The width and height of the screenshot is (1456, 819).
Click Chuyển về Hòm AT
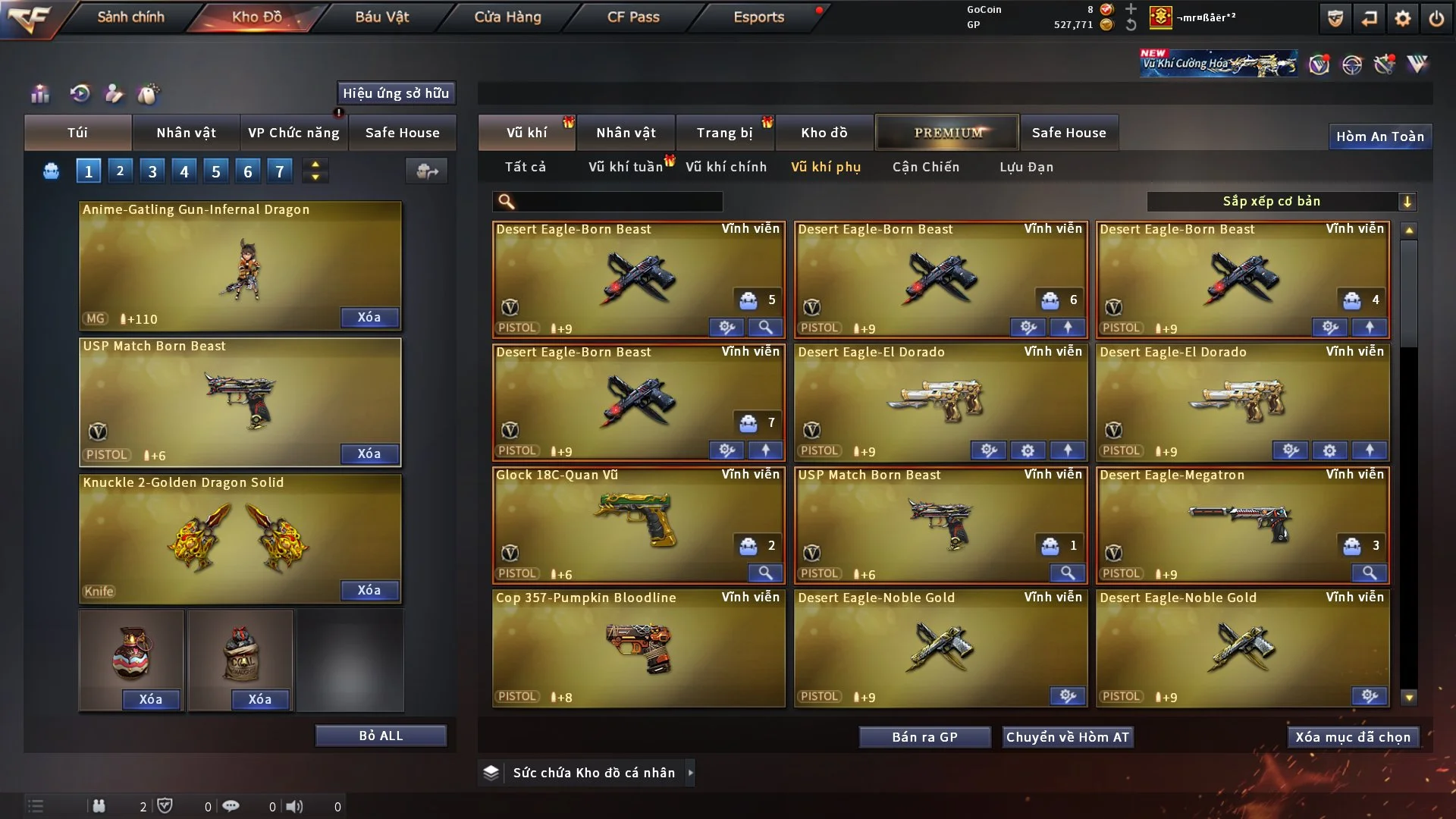click(1068, 737)
